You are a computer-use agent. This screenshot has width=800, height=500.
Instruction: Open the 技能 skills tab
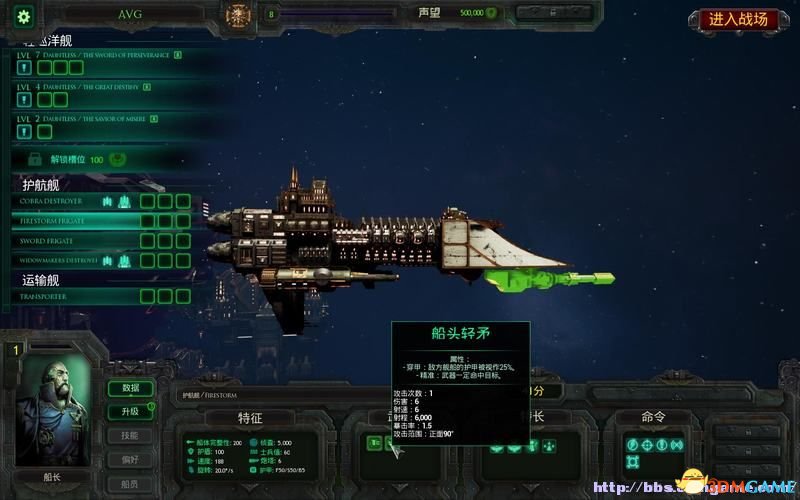tap(130, 435)
